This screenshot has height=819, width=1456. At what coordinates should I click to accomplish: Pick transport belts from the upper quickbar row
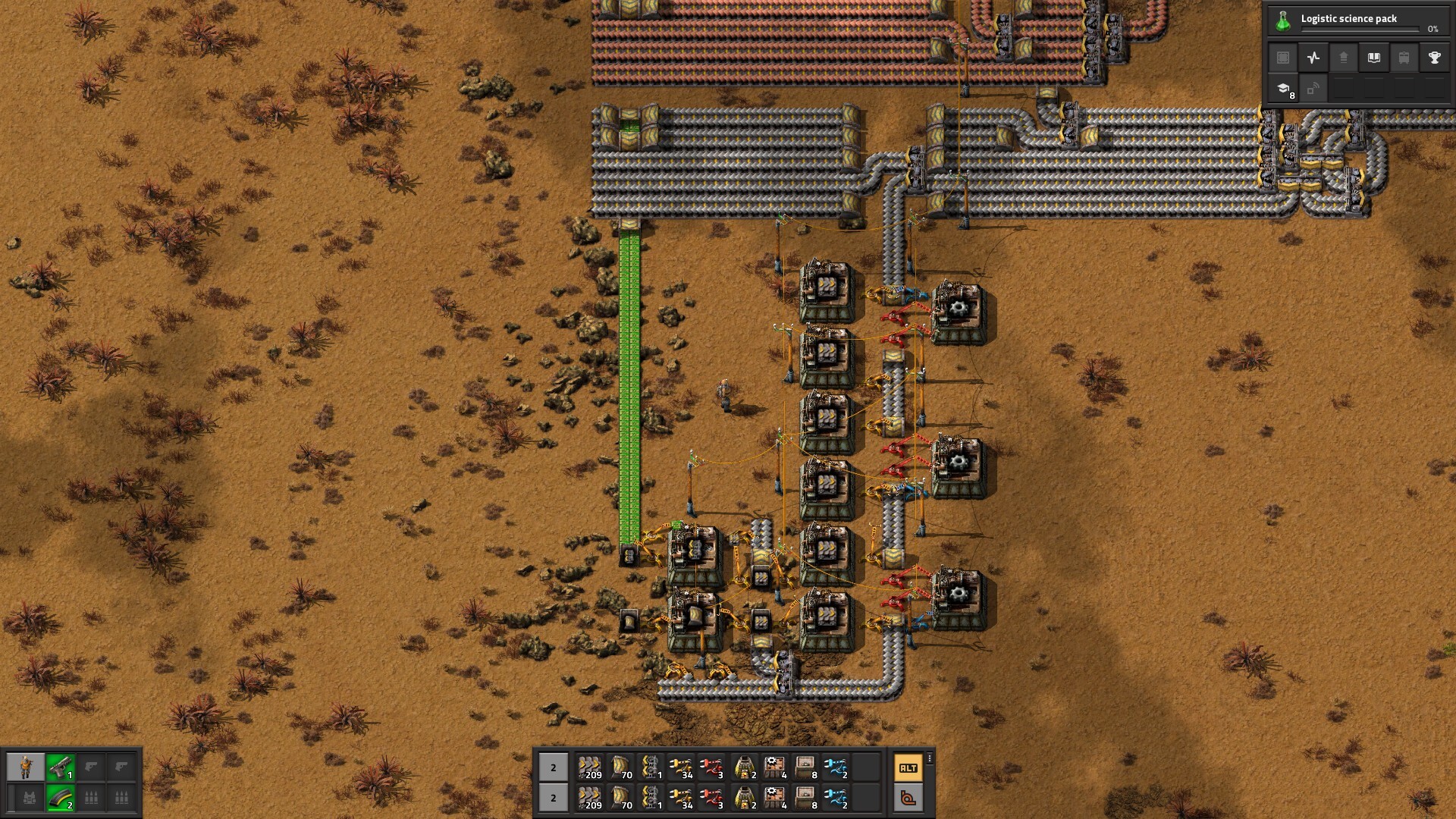click(x=589, y=767)
